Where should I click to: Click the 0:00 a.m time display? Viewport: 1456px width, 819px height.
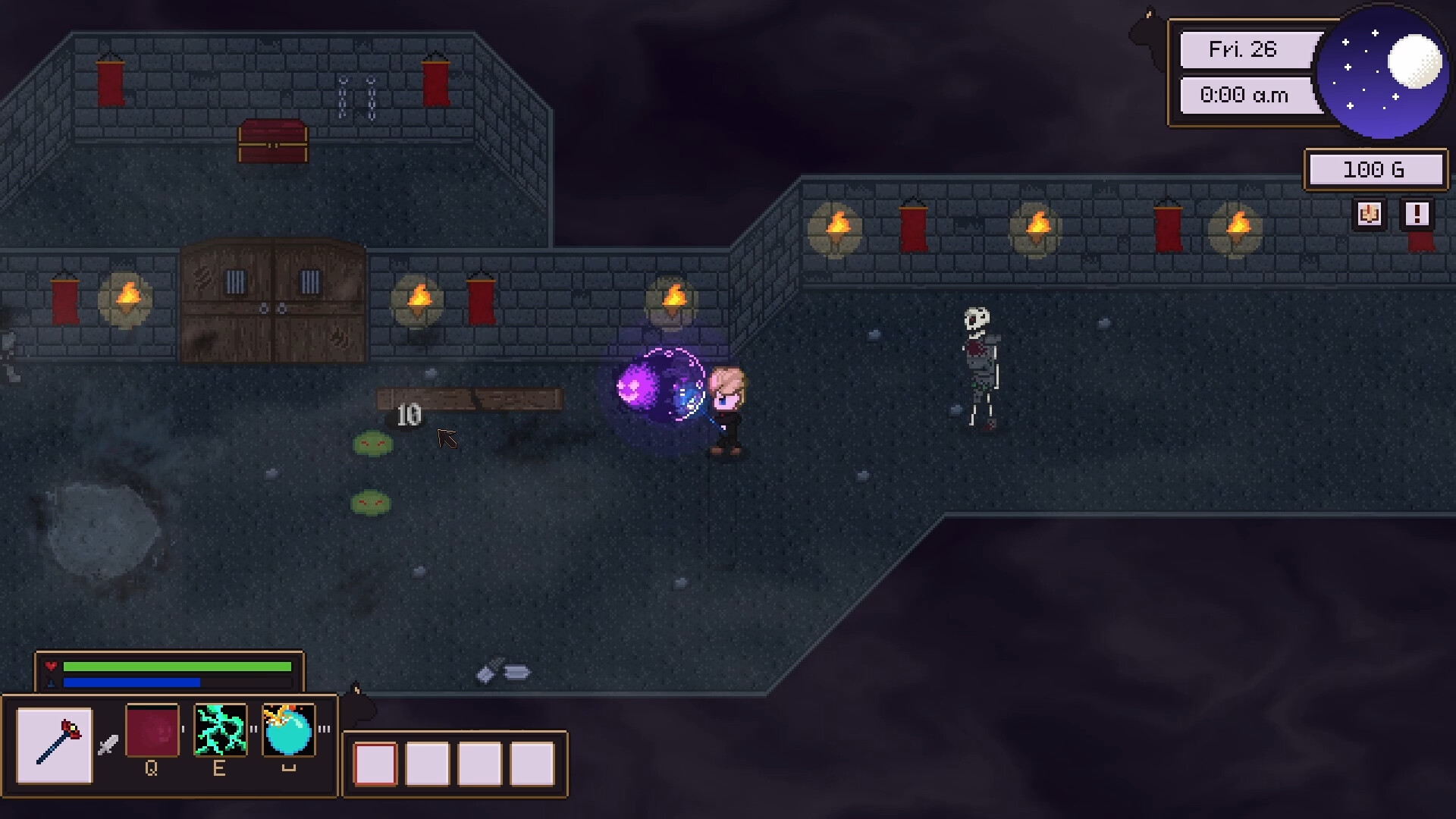point(1246,96)
